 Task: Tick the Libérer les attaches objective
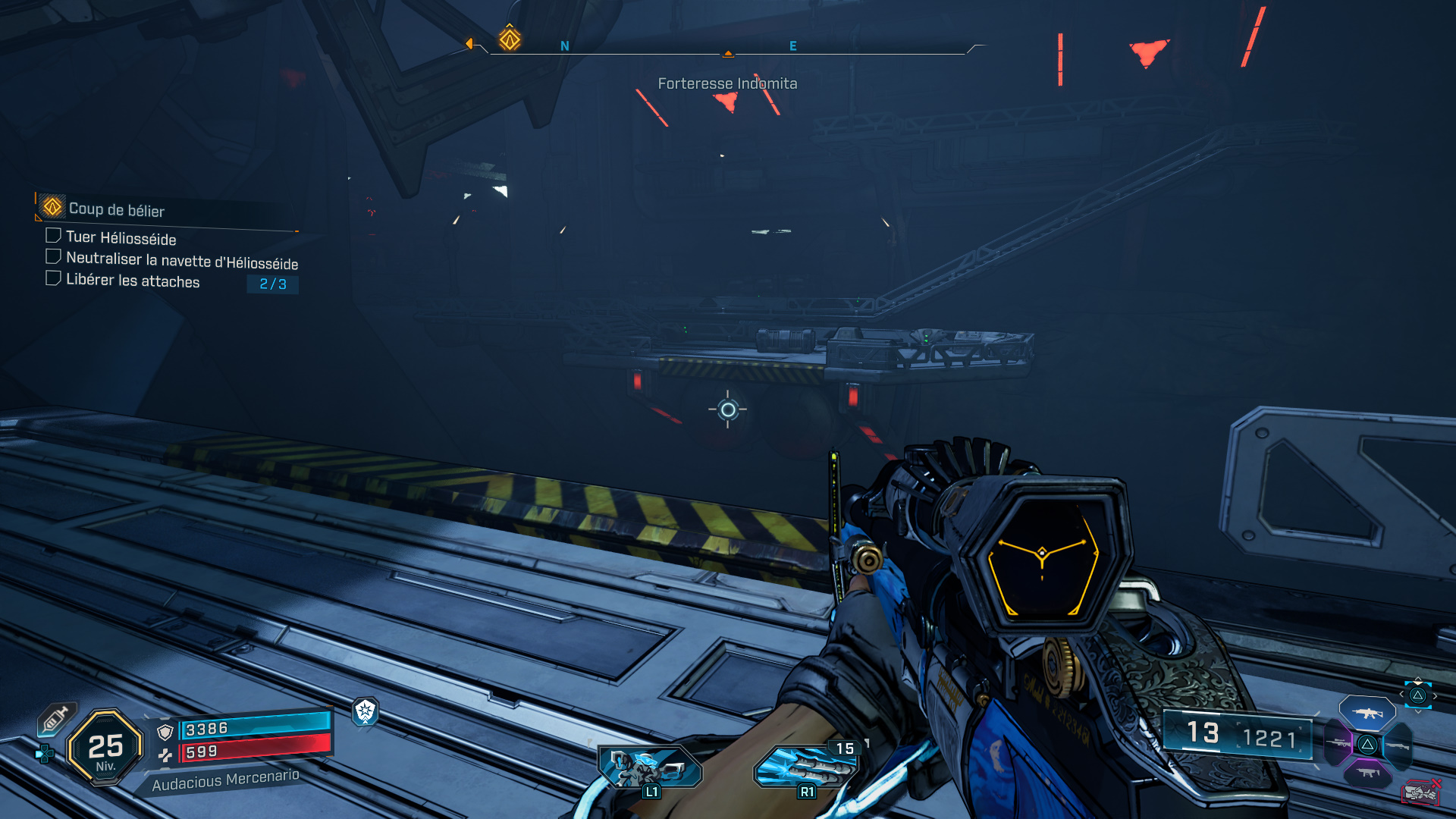53,278
